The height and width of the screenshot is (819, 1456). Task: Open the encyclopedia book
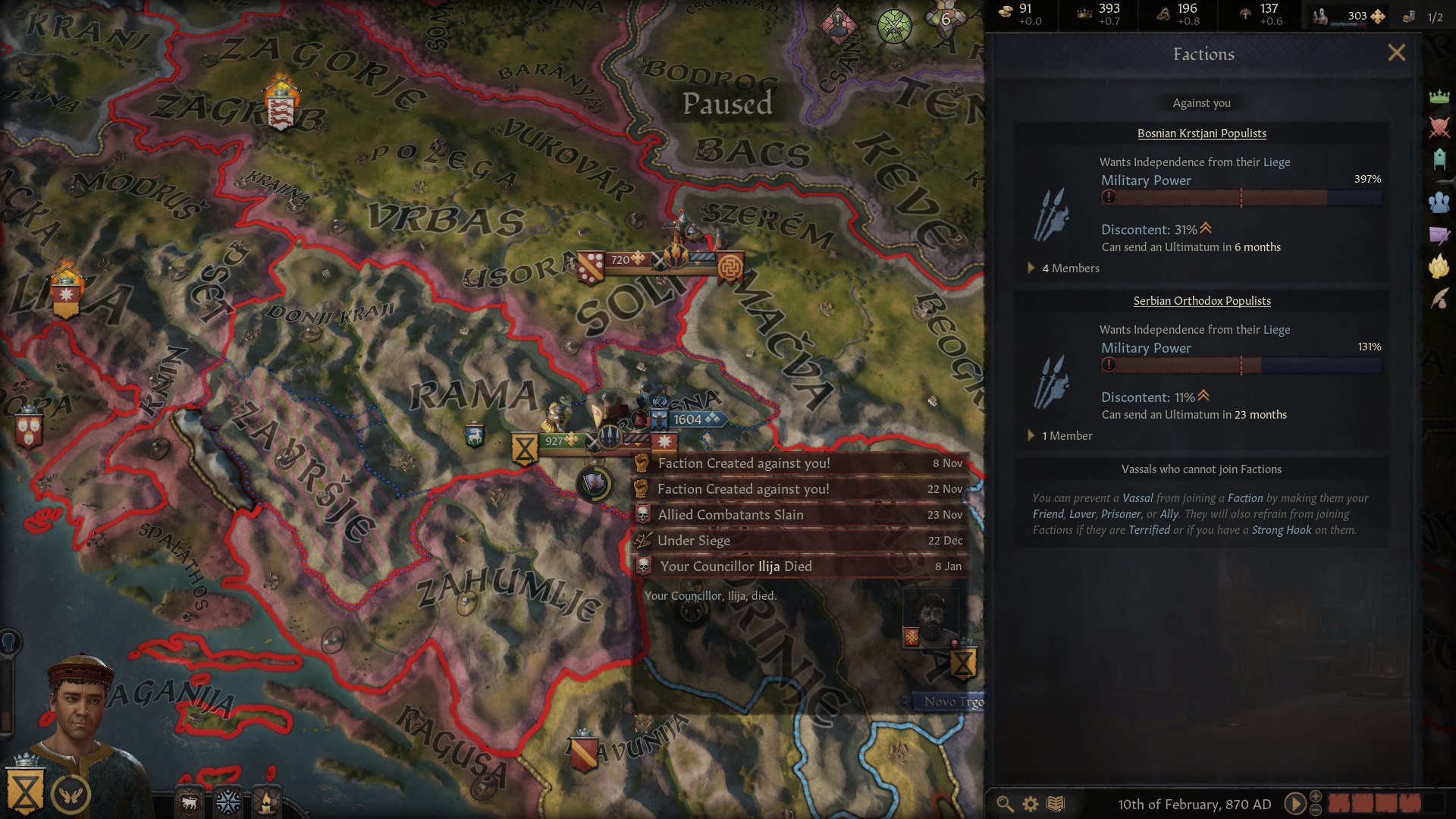(x=1056, y=804)
